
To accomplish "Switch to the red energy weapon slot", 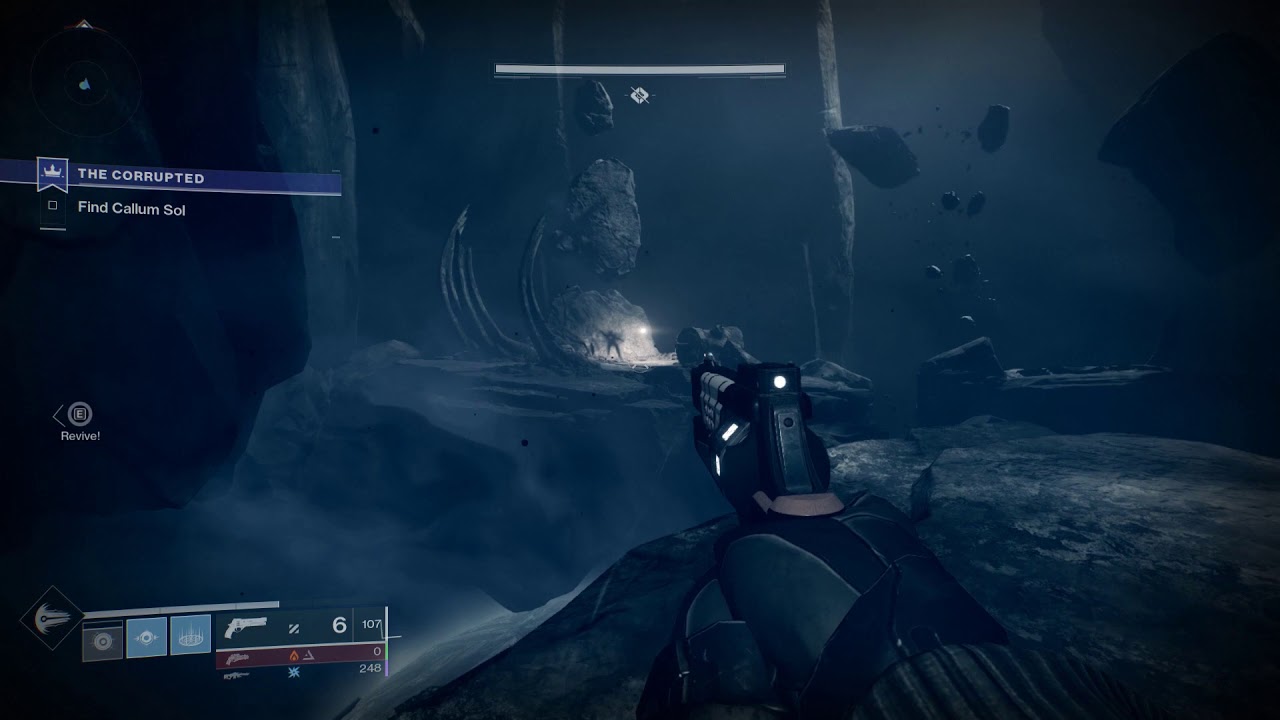I will (300, 654).
